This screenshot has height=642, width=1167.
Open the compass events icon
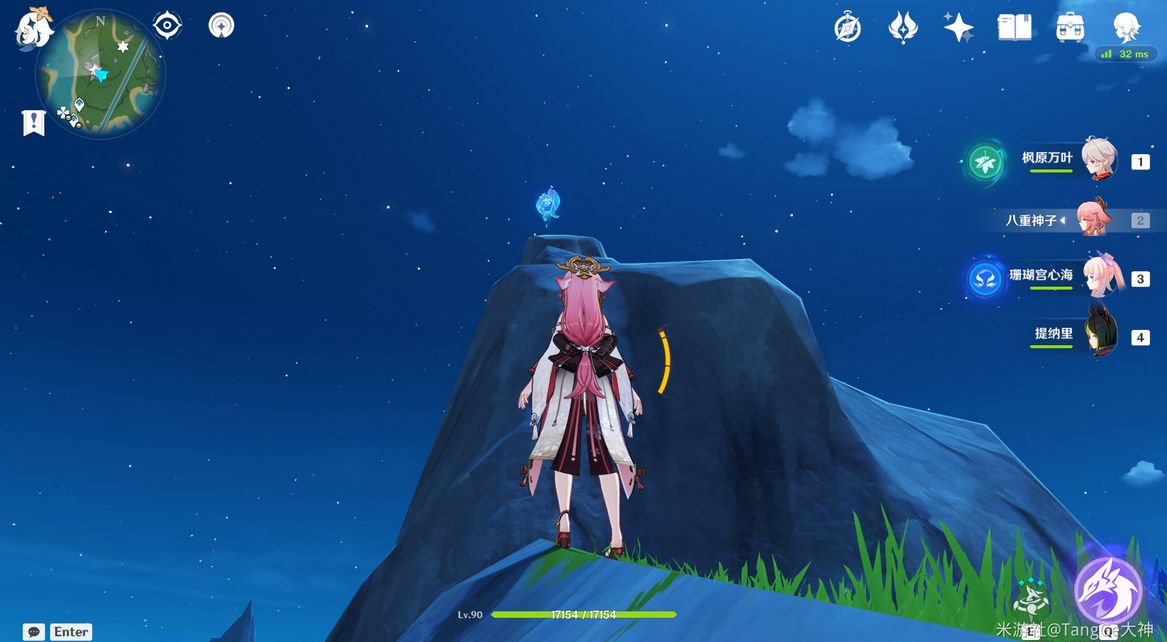[x=847, y=28]
